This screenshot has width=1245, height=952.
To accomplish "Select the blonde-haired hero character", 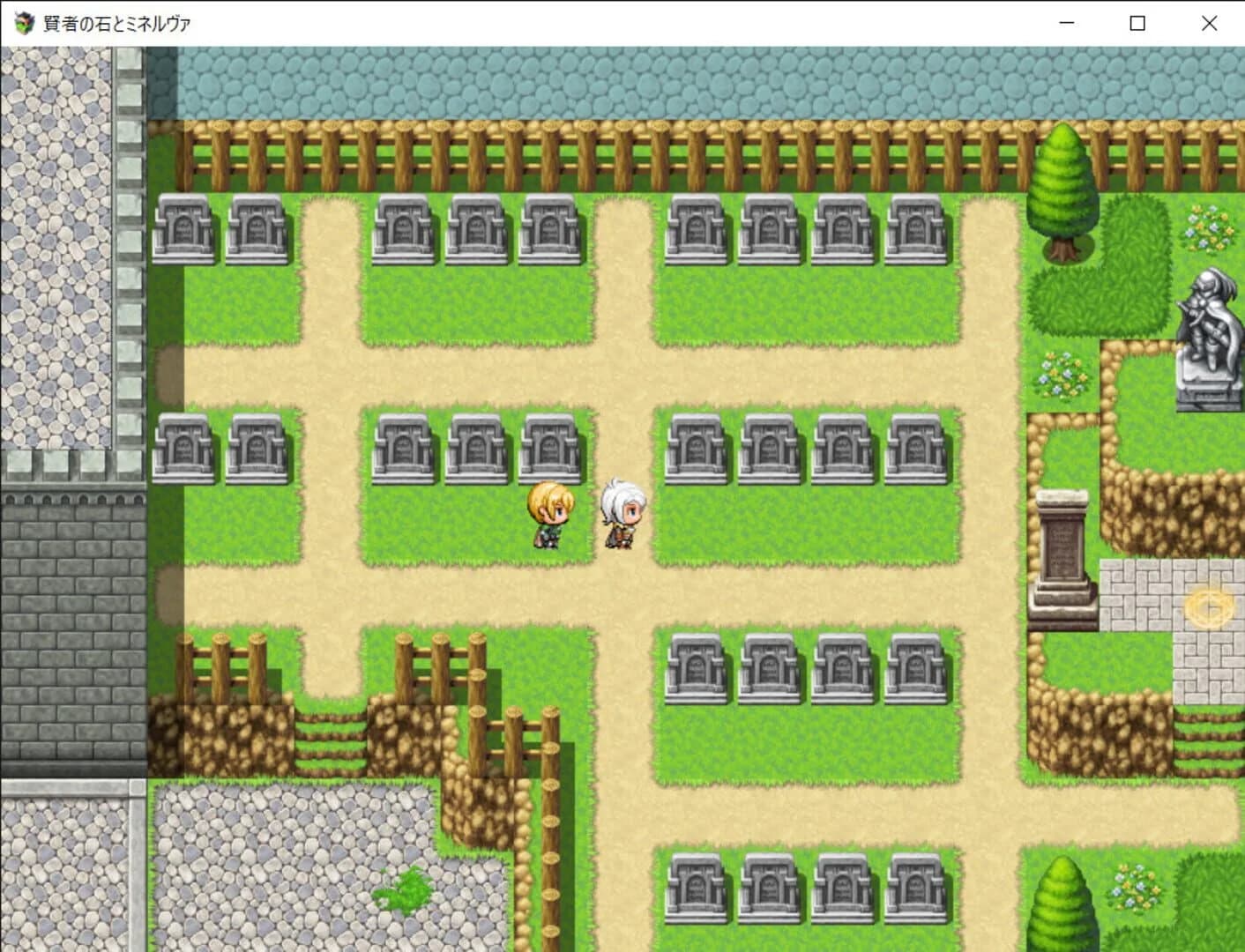I will pos(548,516).
